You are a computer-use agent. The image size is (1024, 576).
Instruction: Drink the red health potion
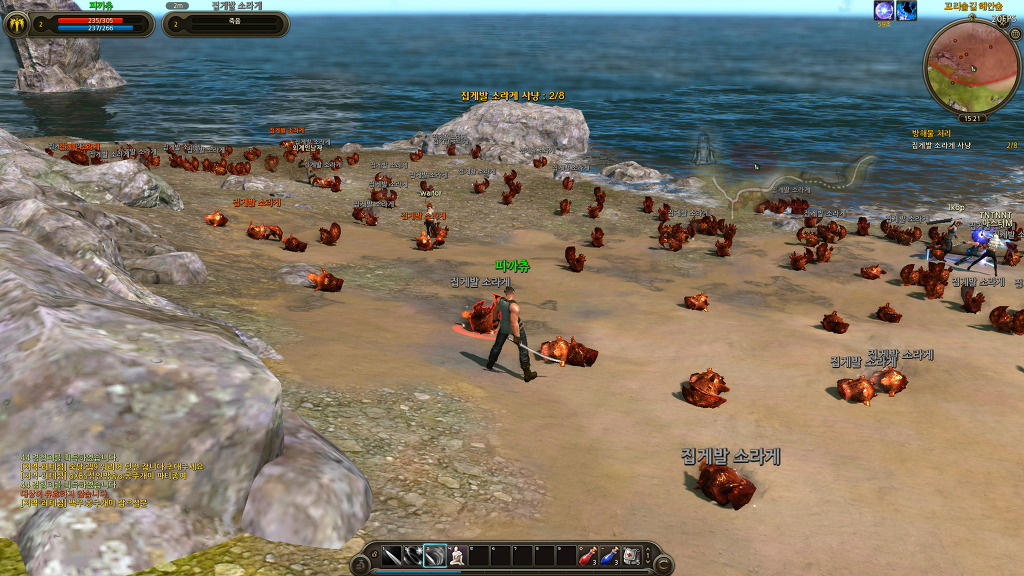589,556
